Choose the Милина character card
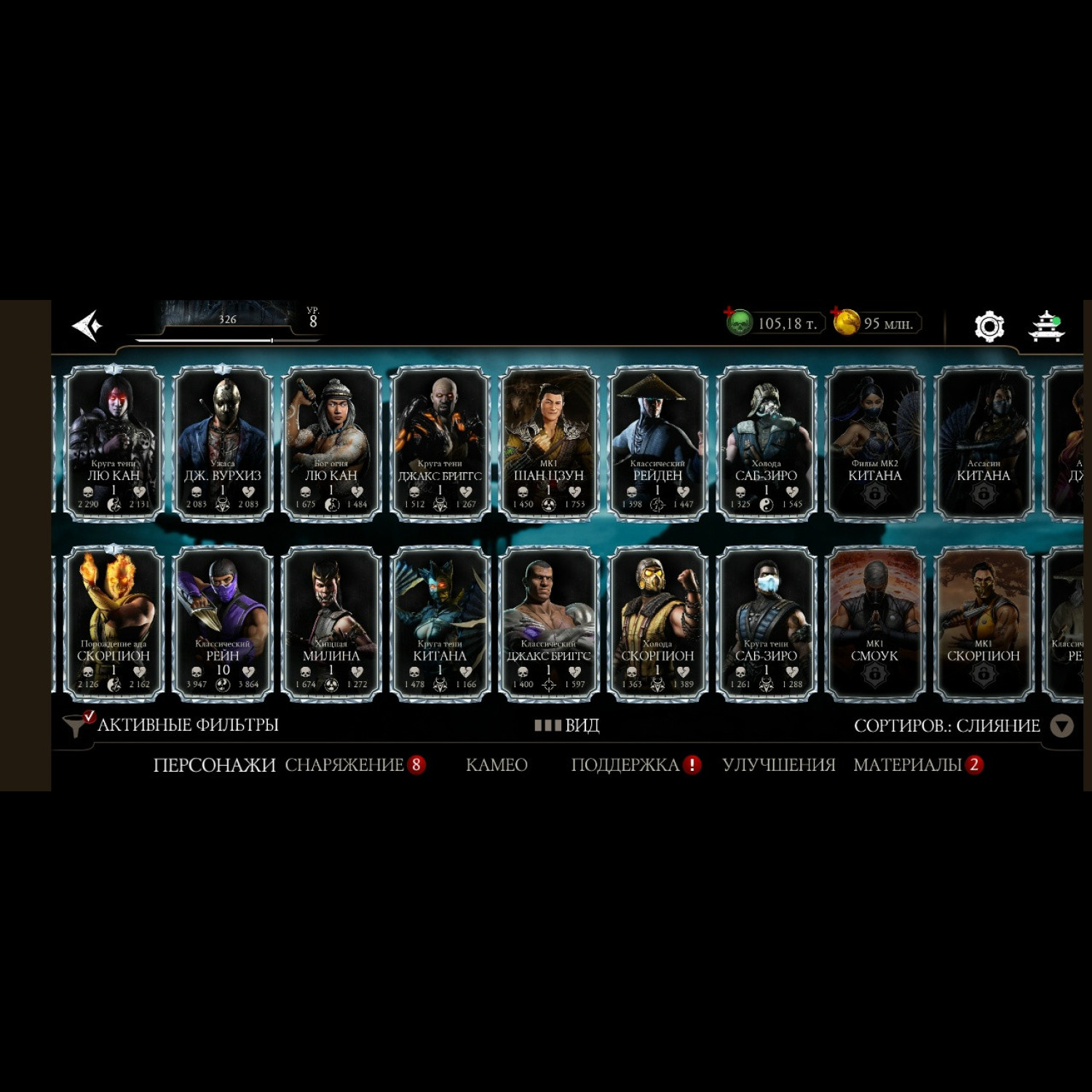Image resolution: width=1092 pixels, height=1092 pixels. (331, 623)
